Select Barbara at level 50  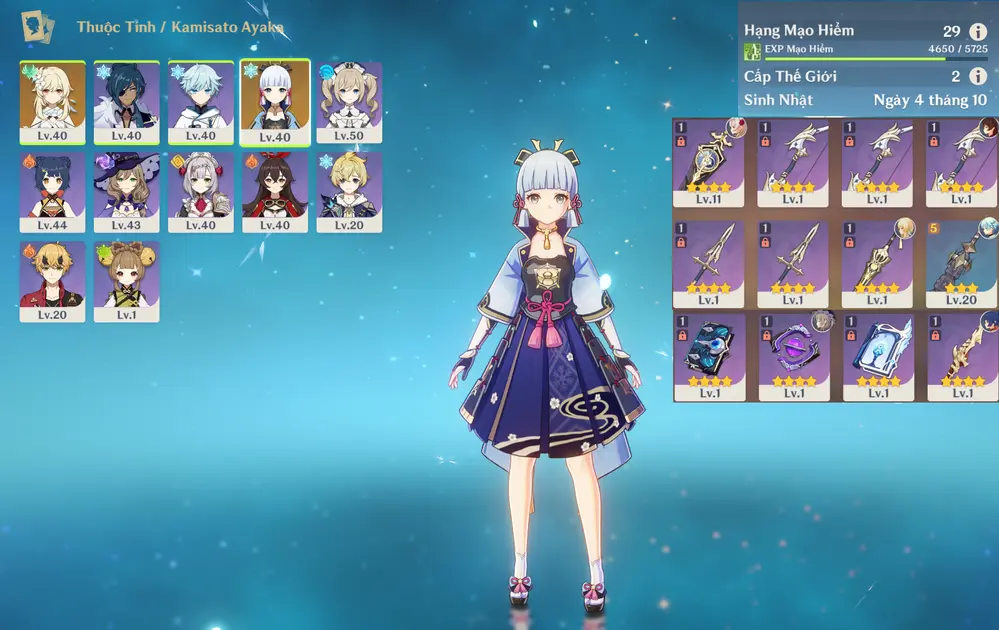(349, 102)
